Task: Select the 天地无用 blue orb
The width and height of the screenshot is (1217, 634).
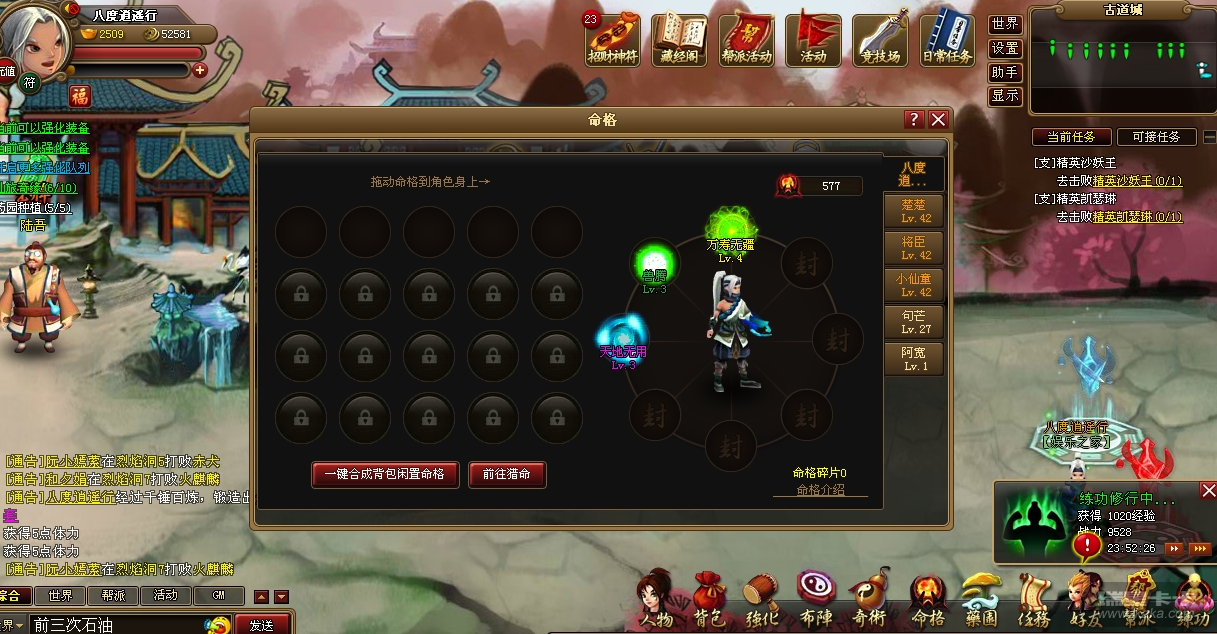Action: click(x=622, y=335)
